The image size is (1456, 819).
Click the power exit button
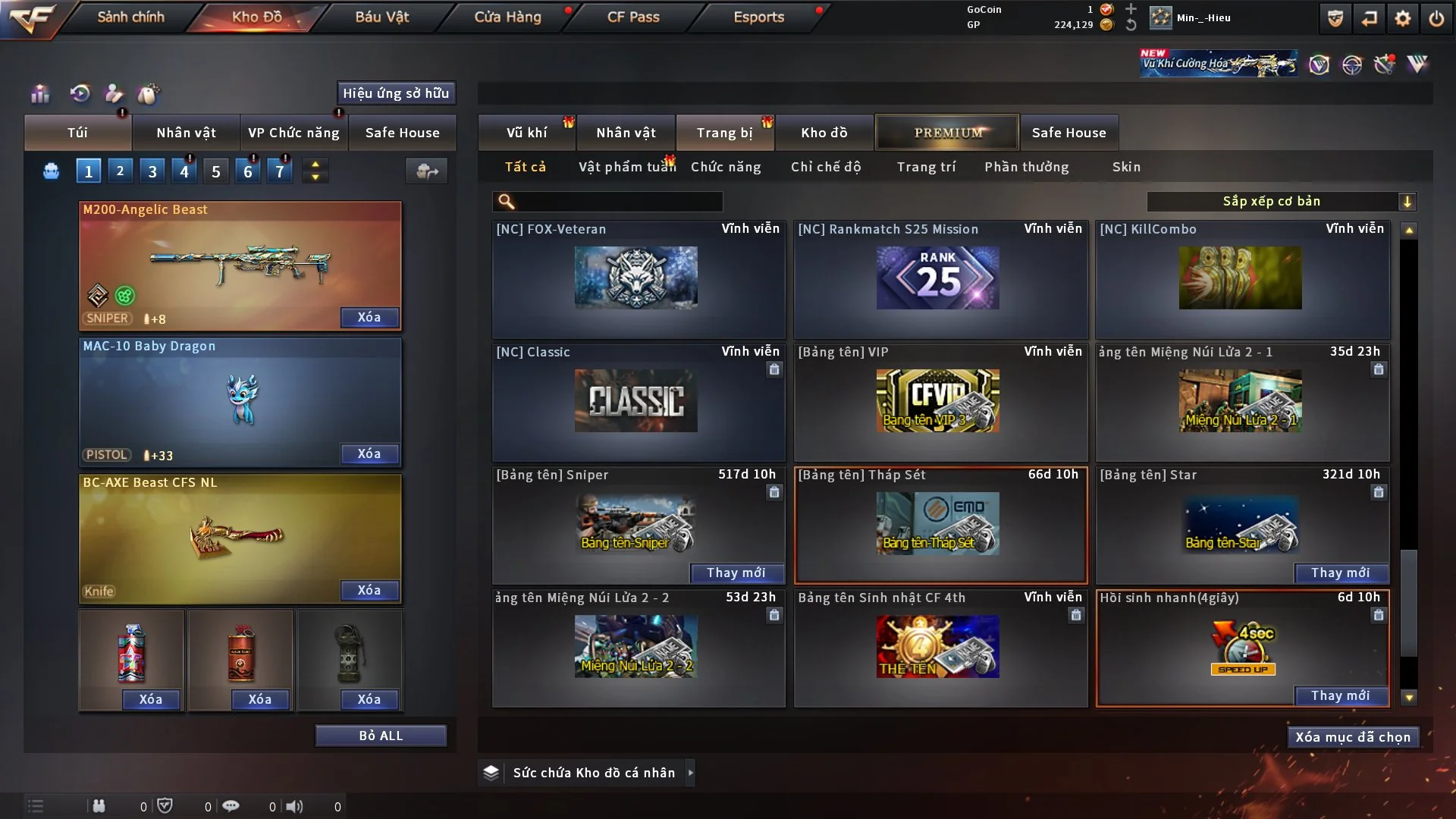1436,18
